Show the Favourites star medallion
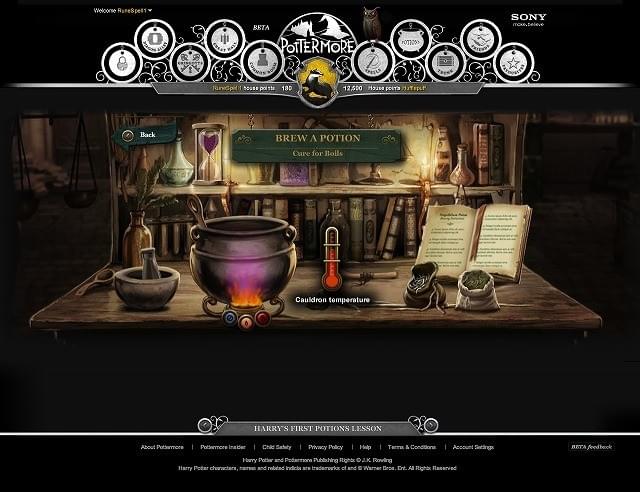 point(516,63)
